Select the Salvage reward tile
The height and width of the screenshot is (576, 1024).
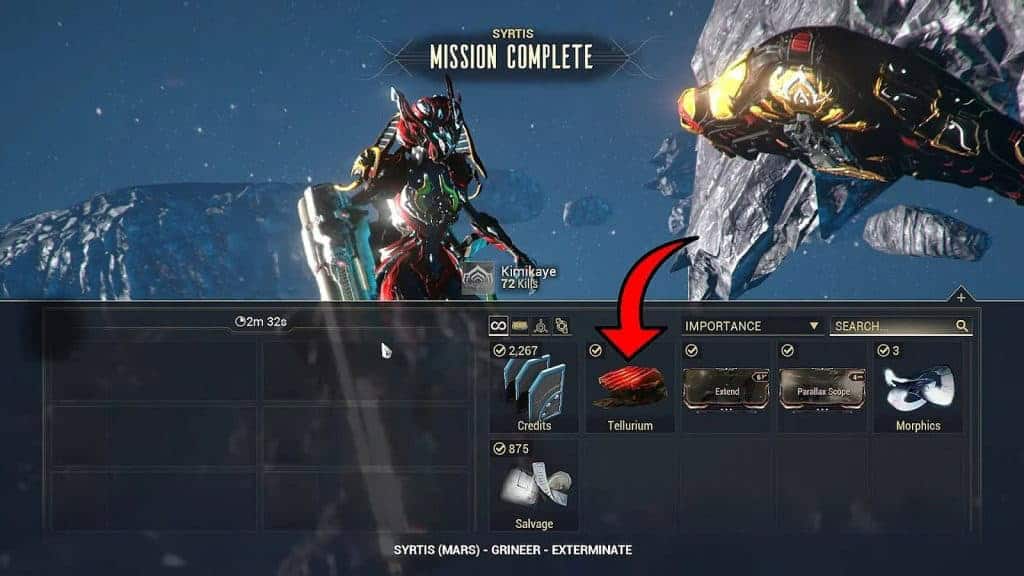535,487
